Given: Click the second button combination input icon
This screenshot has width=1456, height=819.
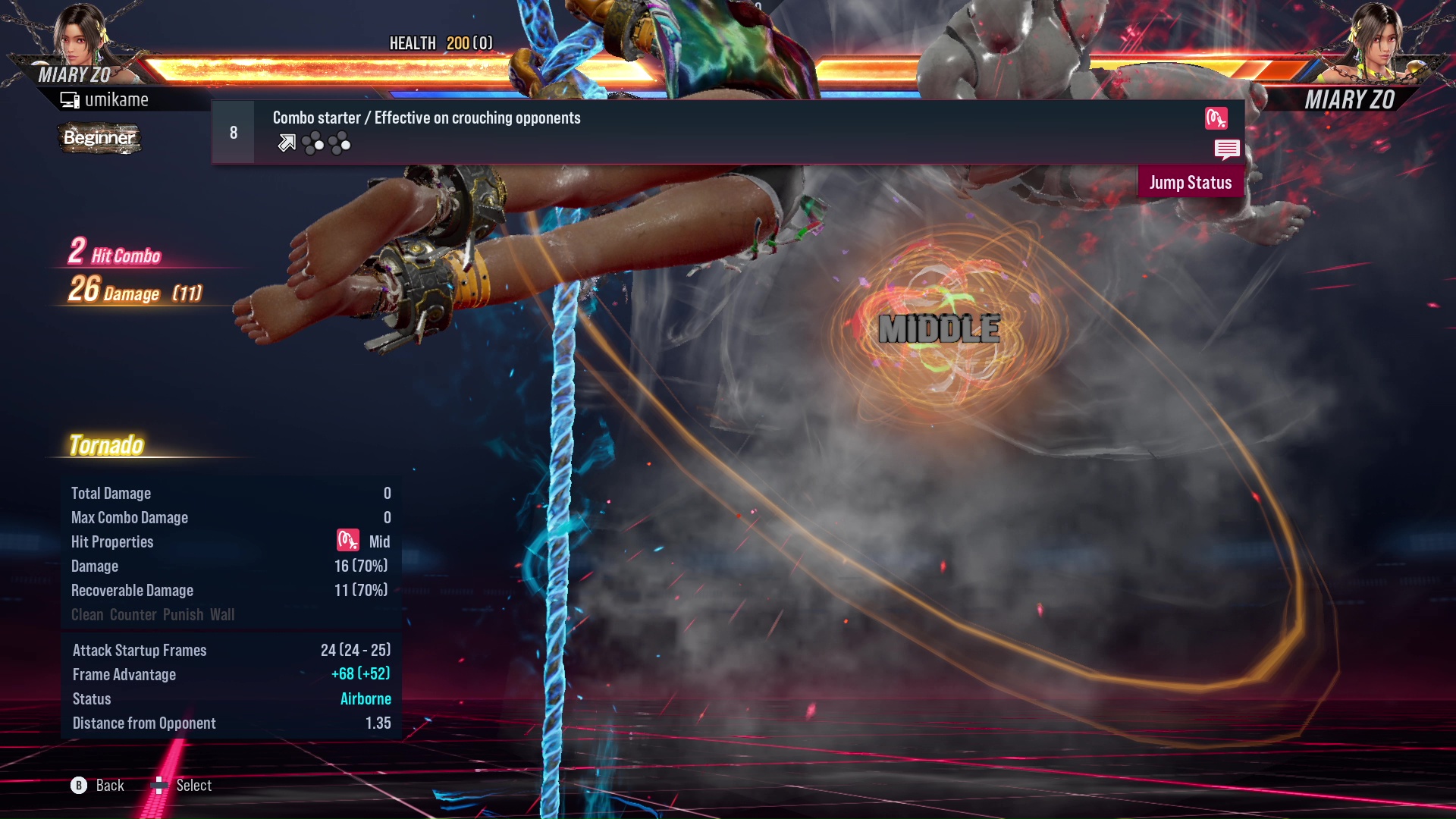Looking at the screenshot, I should click(340, 143).
